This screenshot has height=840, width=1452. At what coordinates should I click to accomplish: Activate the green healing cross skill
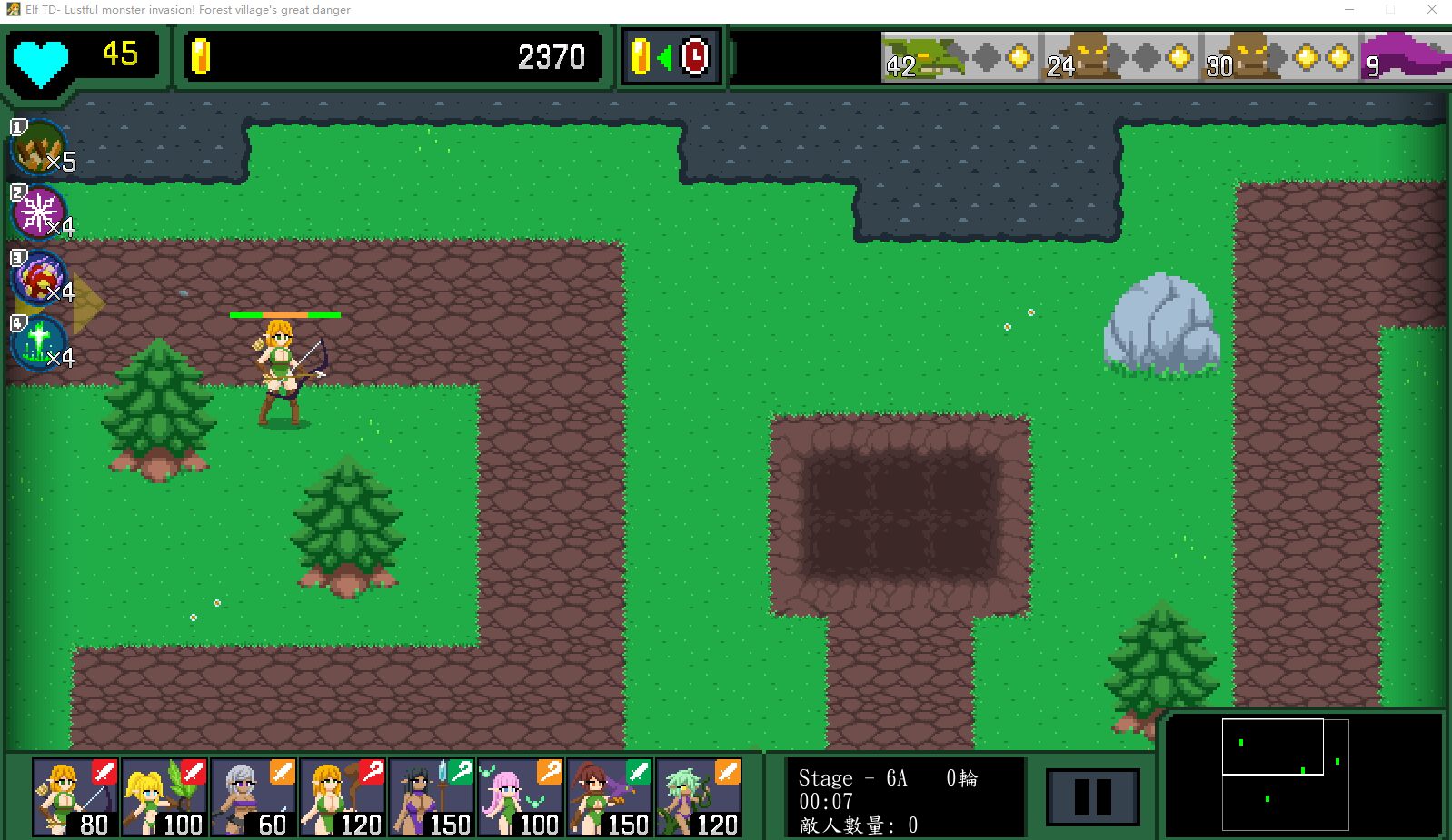(x=39, y=343)
